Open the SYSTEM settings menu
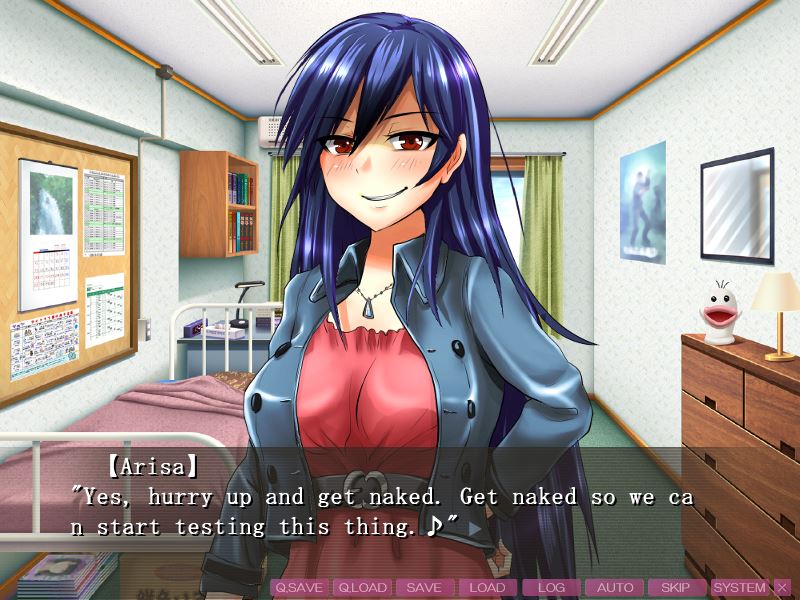This screenshot has width=800, height=600. click(740, 588)
